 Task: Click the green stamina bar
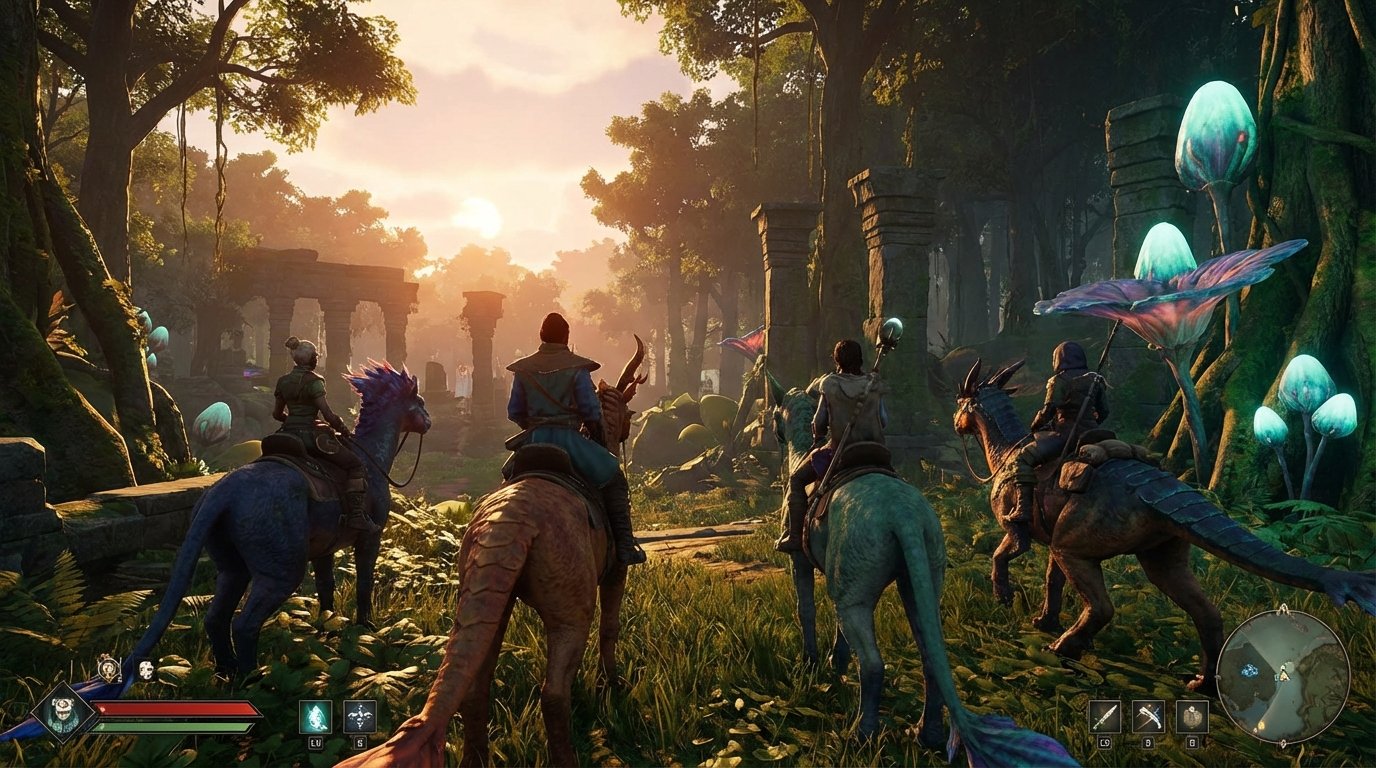tap(171, 728)
